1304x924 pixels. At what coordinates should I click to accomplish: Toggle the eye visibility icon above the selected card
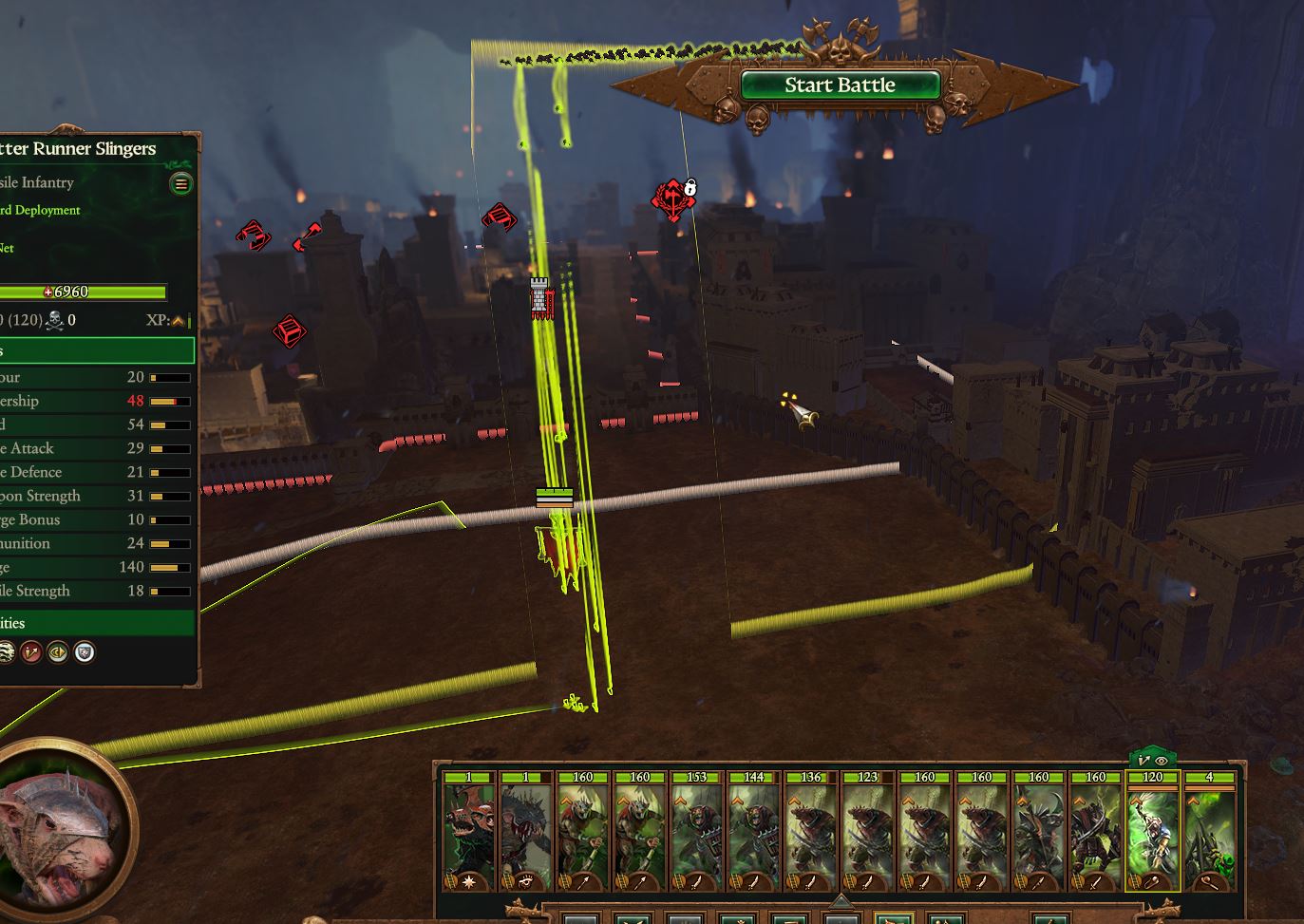click(x=1161, y=763)
